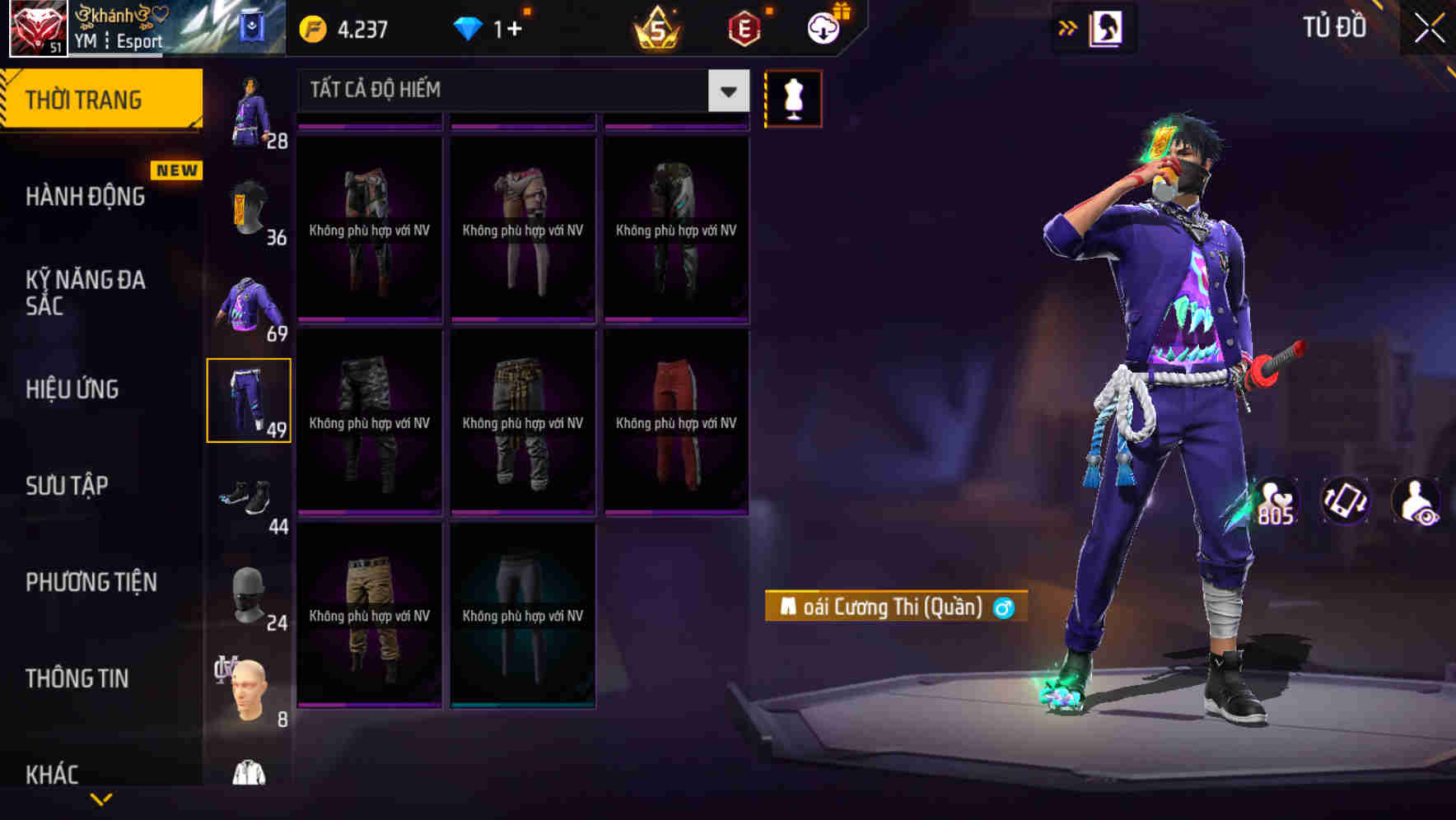Toggle the E esports badge at top
This screenshot has height=820, width=1456.
744,27
